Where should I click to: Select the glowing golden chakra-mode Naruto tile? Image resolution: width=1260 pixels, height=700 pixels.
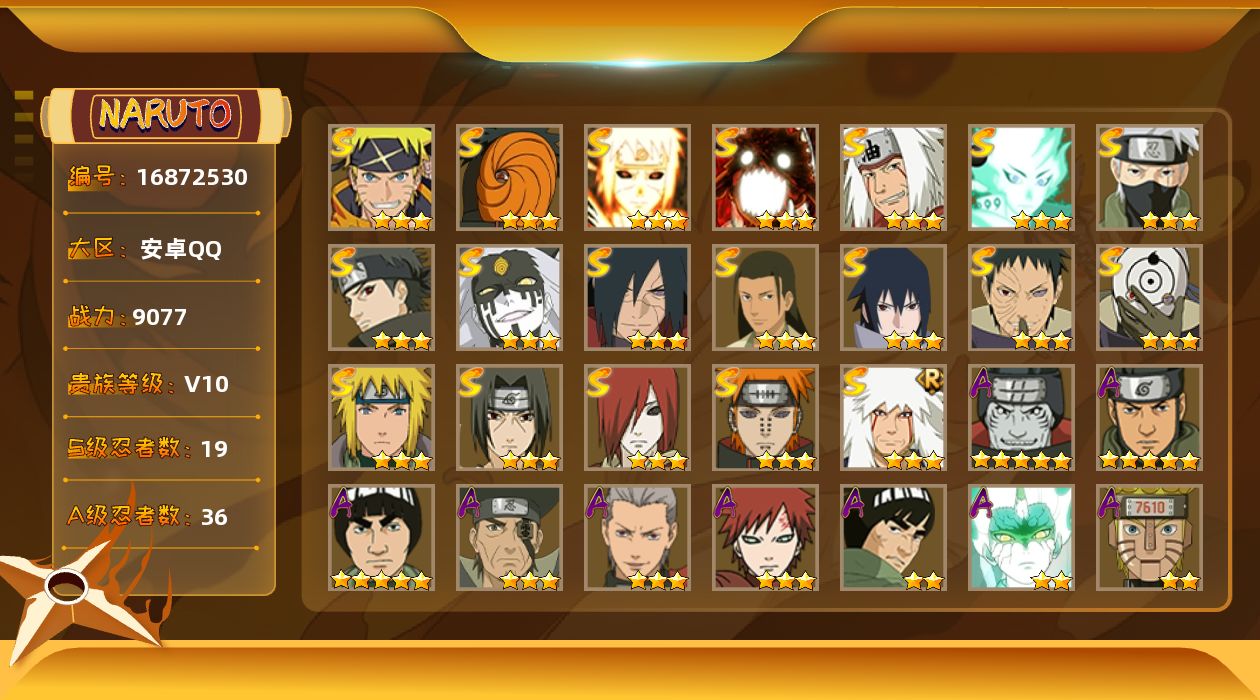pos(637,177)
